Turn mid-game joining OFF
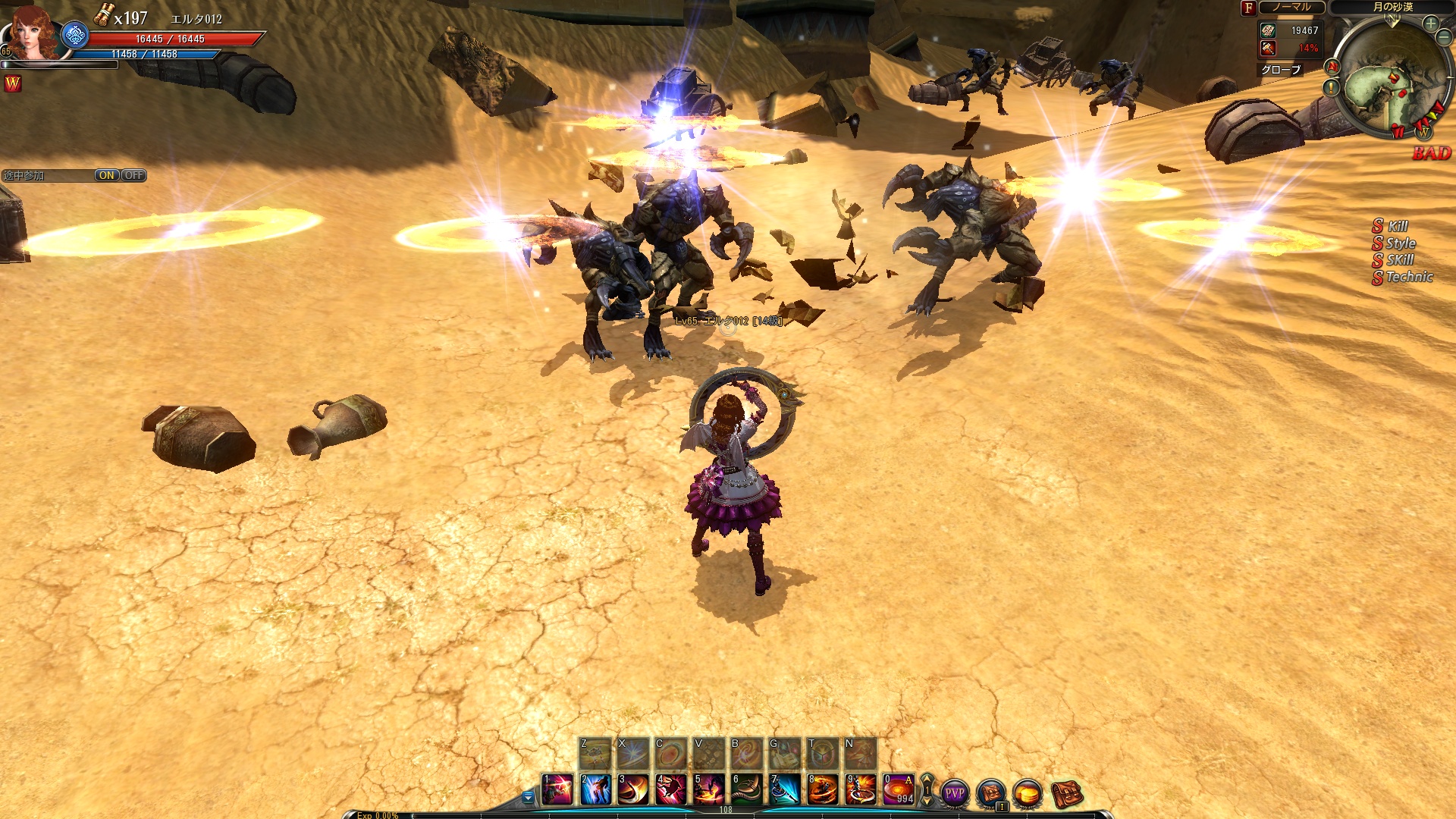The height and width of the screenshot is (819, 1456). (133, 175)
